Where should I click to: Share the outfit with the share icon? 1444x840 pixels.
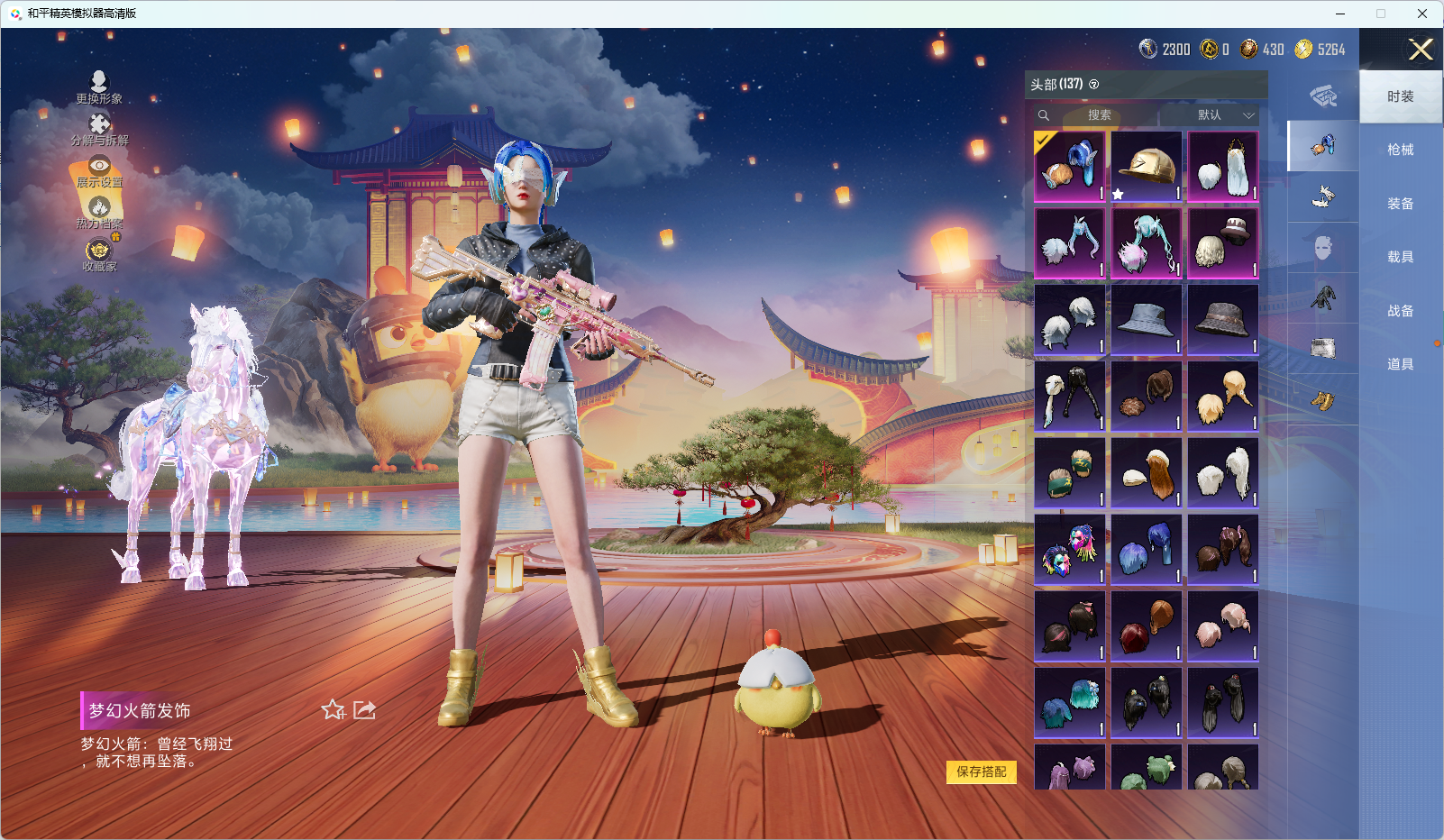(x=364, y=710)
